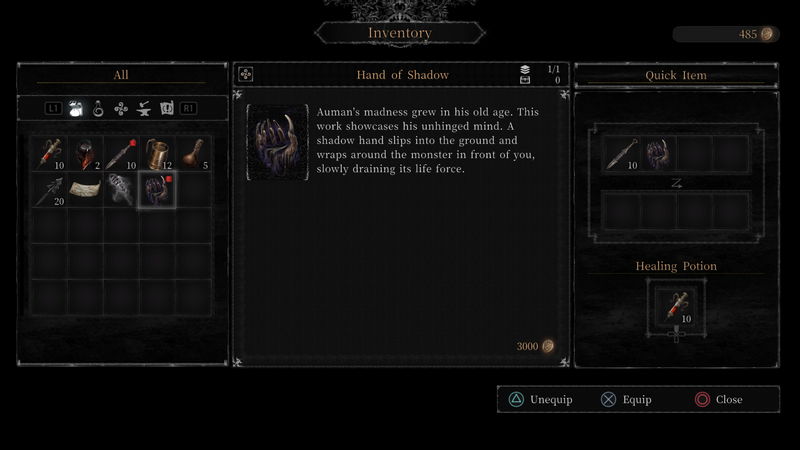
Task: Switch to the potion flask category tab
Action: pyautogui.click(x=99, y=108)
